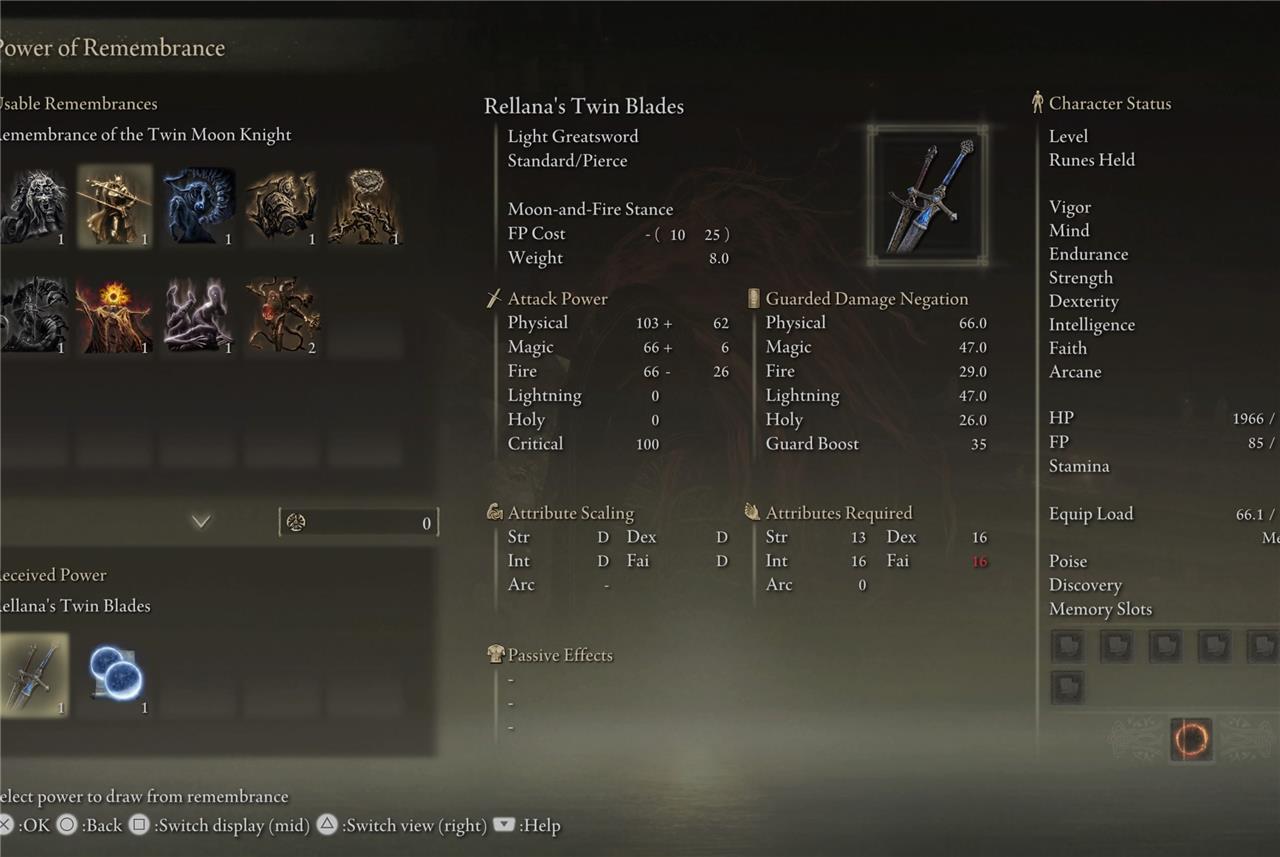Pick the armored golden warrior remembrance
This screenshot has width=1280, height=857.
[282, 206]
